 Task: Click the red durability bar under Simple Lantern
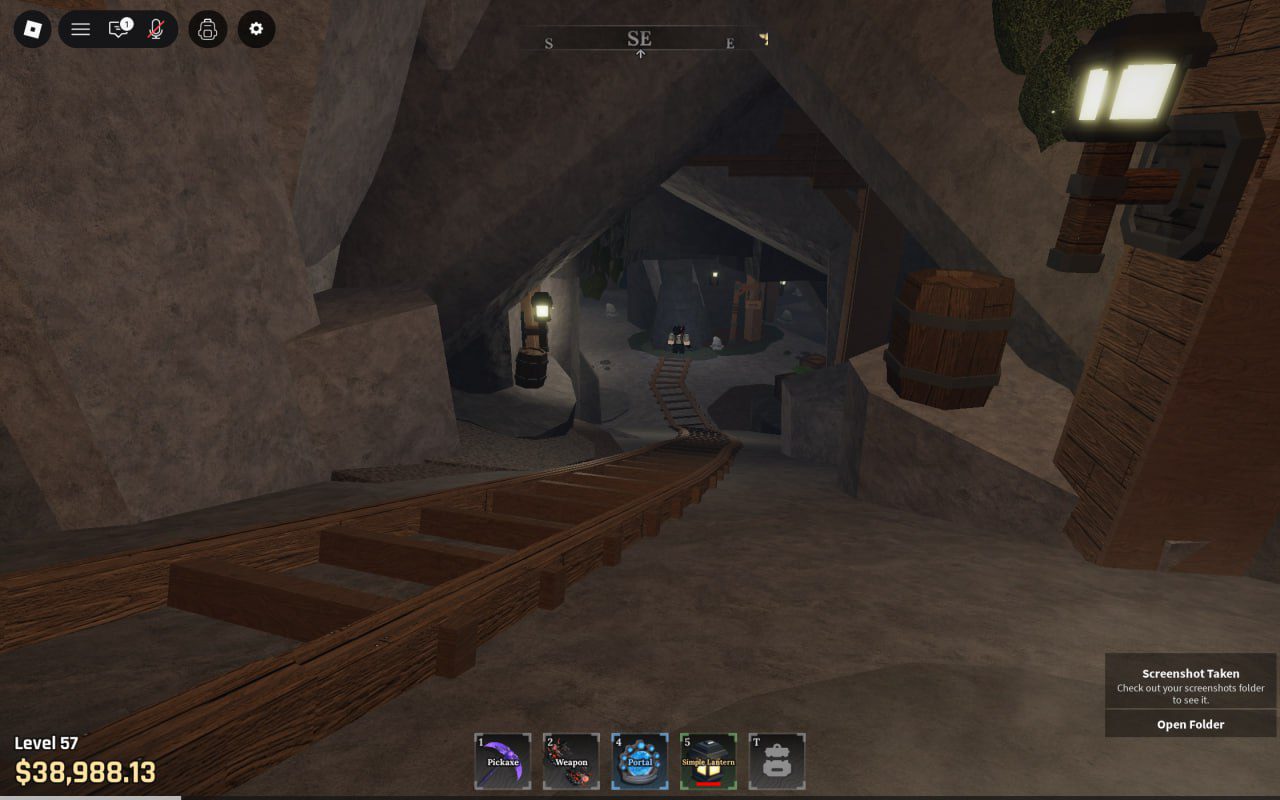point(709,784)
